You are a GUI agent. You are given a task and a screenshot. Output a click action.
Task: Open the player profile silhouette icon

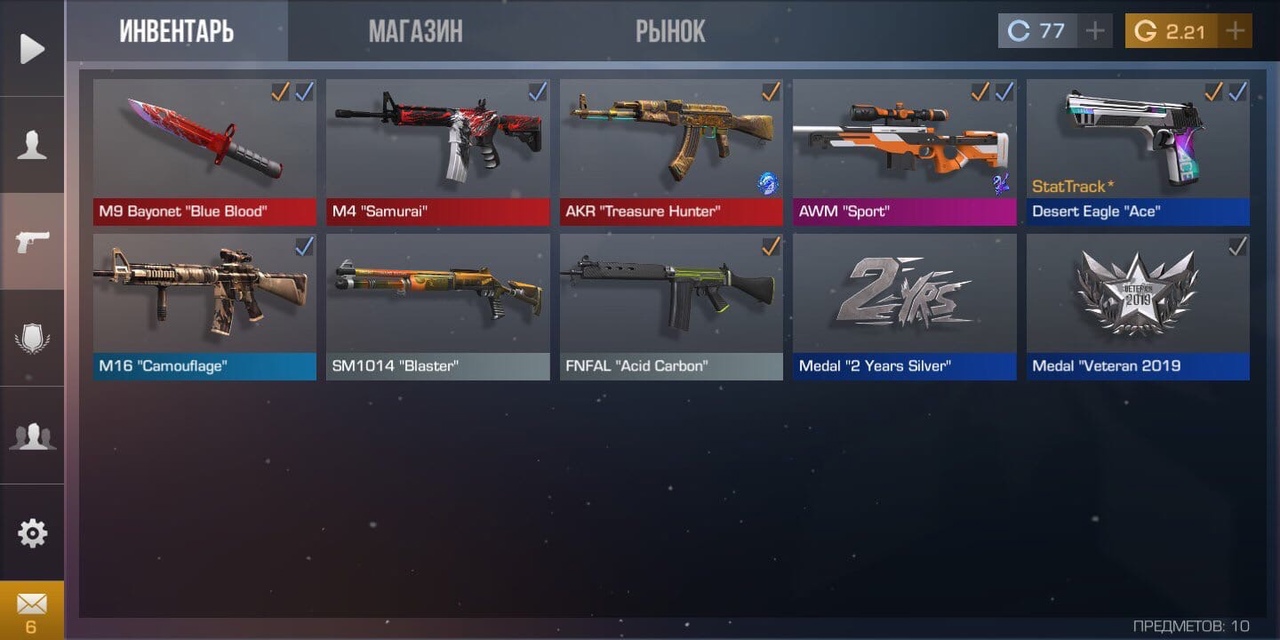32,145
